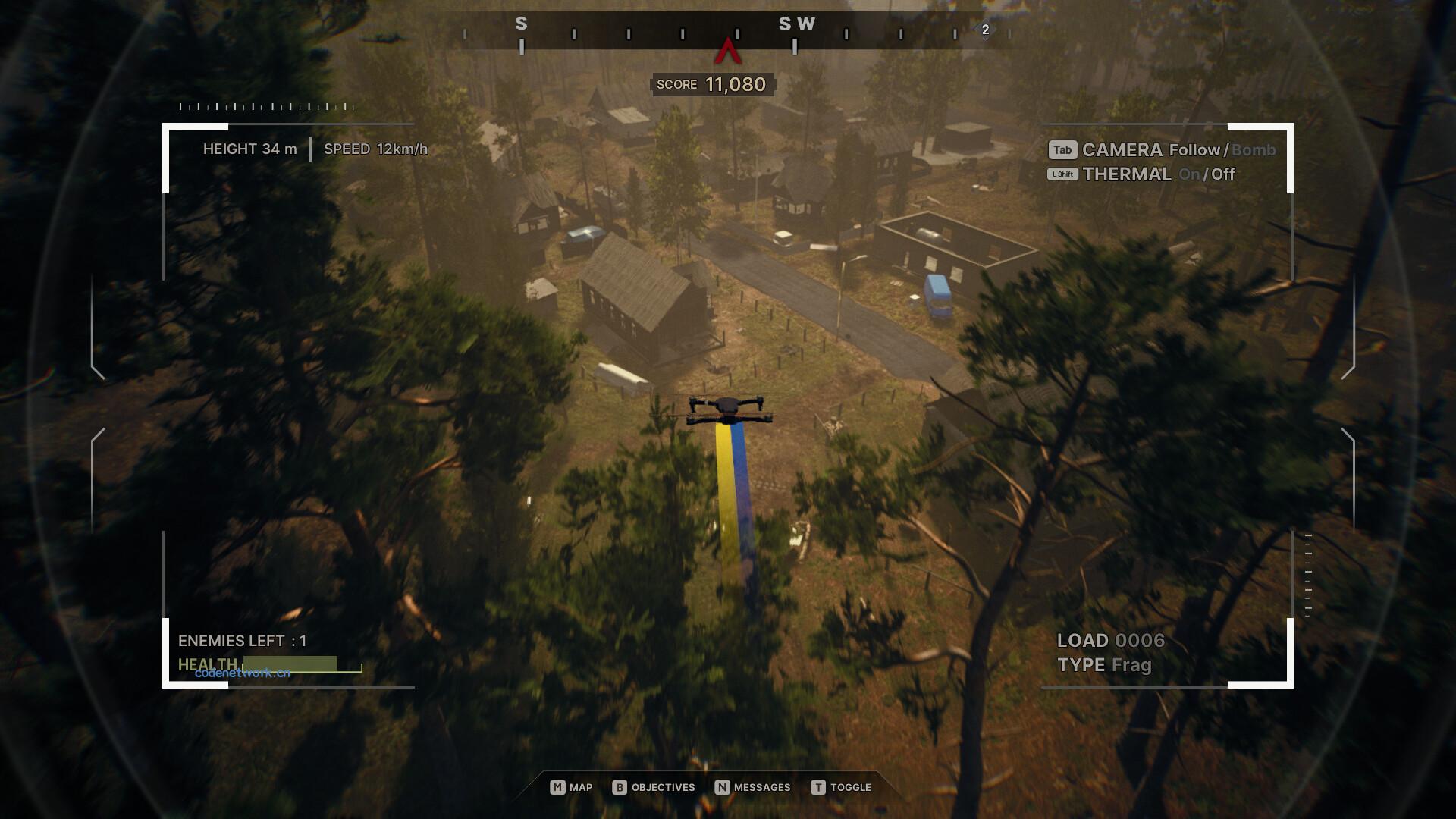
Task: Expand the SW compass marker
Action: (x=799, y=24)
